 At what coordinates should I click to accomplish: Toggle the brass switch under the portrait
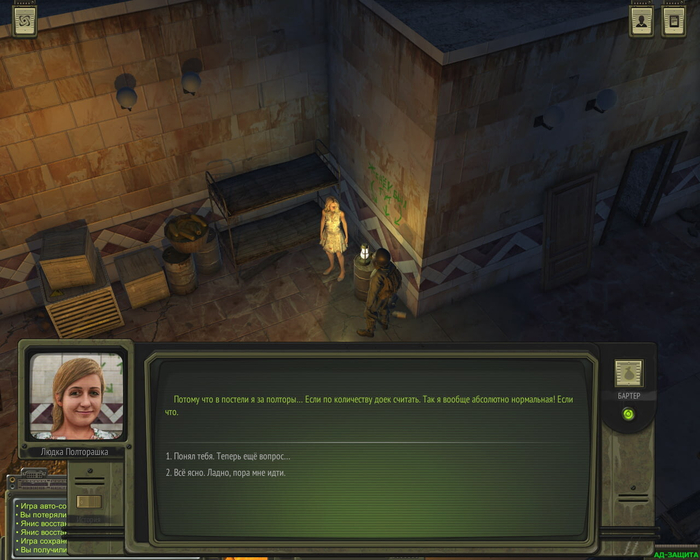point(90,501)
